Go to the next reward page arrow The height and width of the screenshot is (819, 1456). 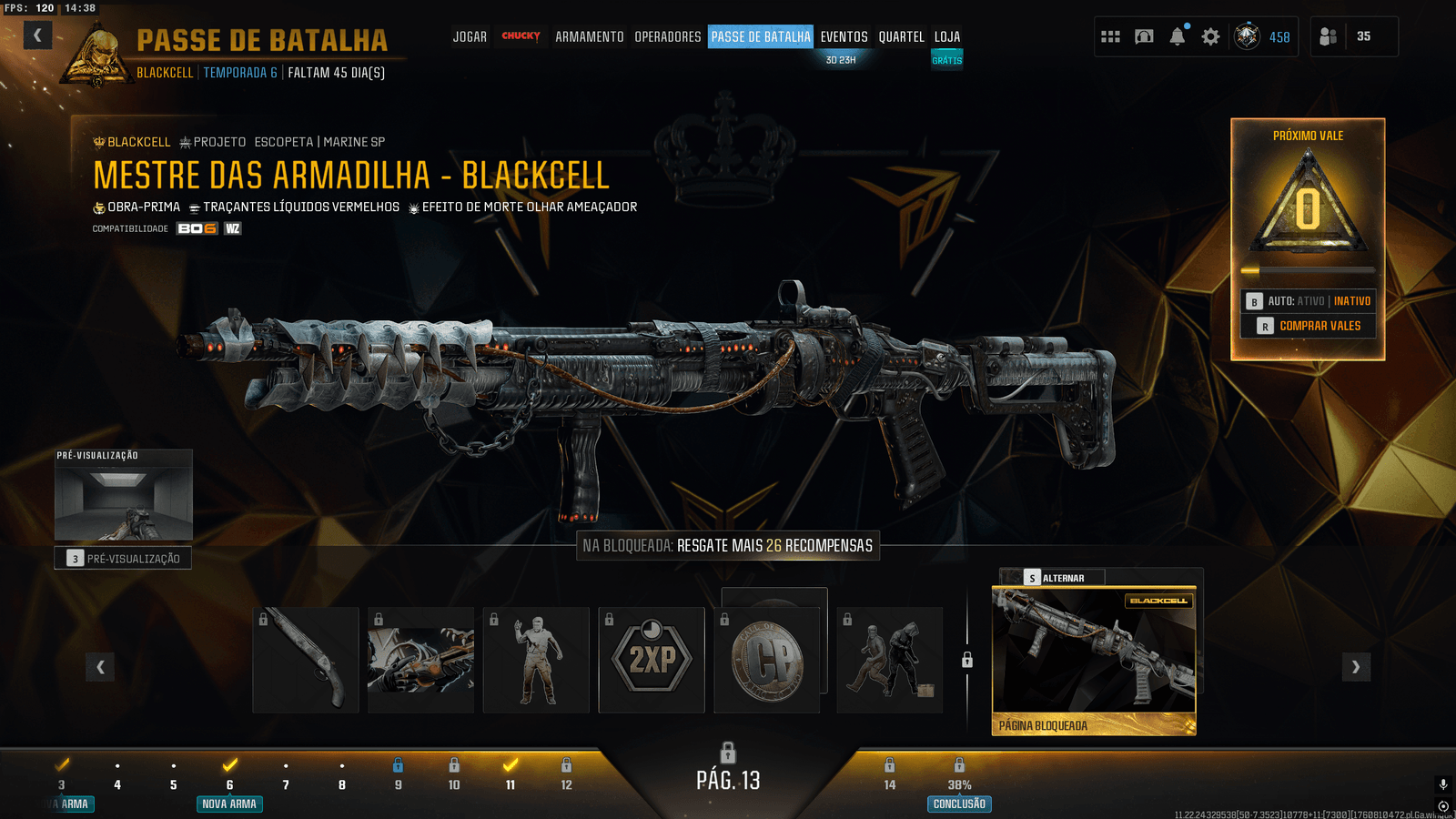1356,667
